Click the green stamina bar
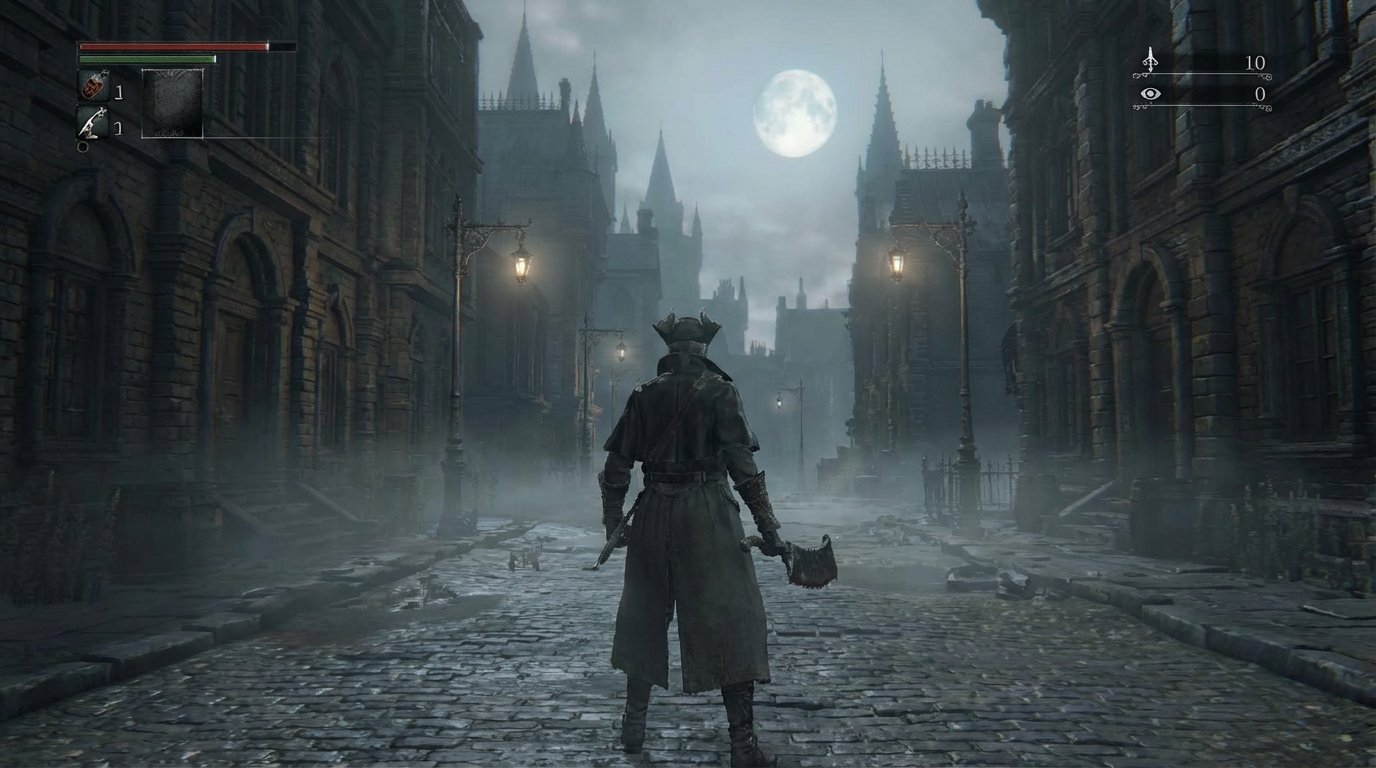 pos(145,59)
